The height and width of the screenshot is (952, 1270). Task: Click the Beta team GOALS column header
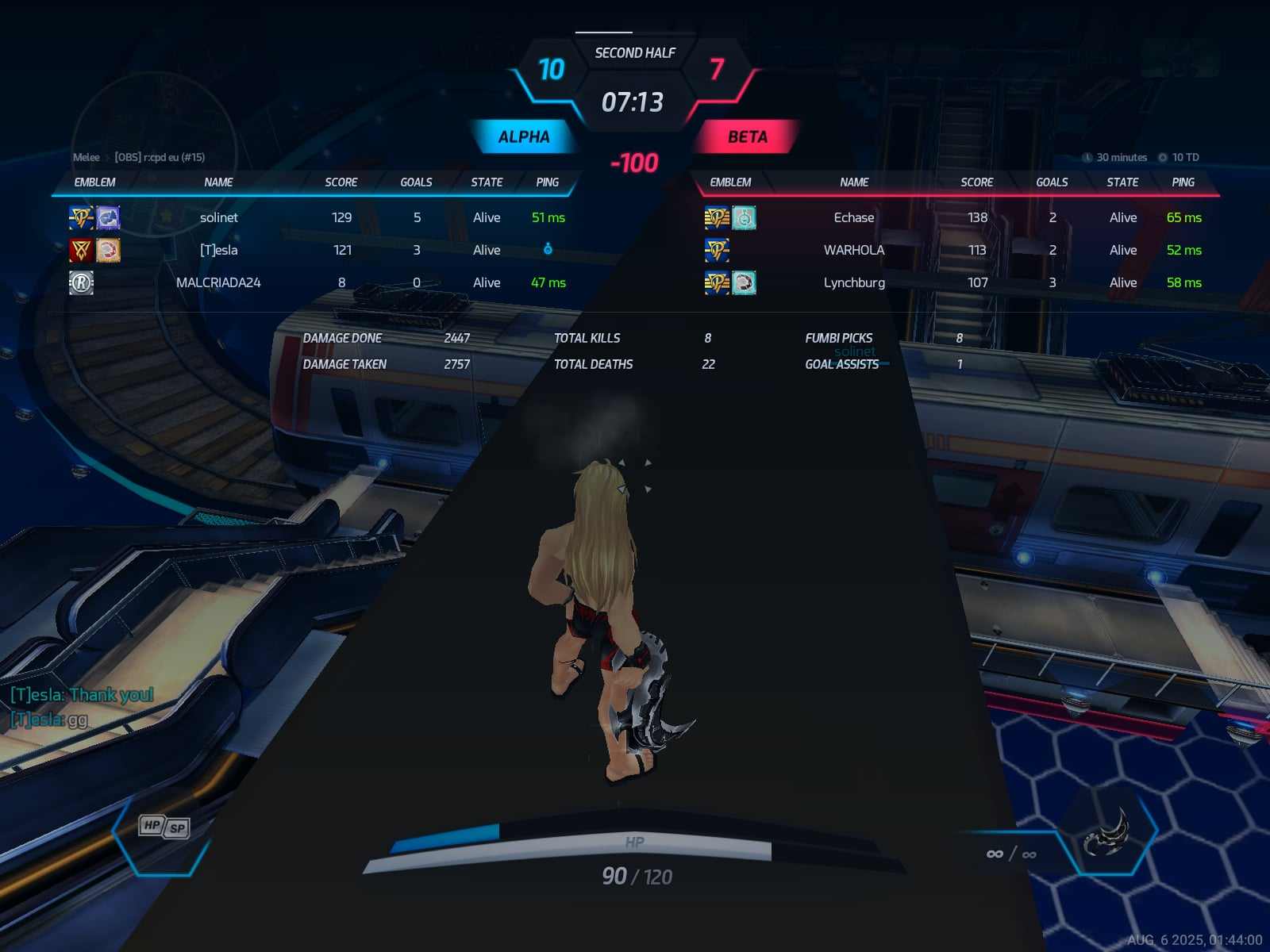click(1052, 182)
